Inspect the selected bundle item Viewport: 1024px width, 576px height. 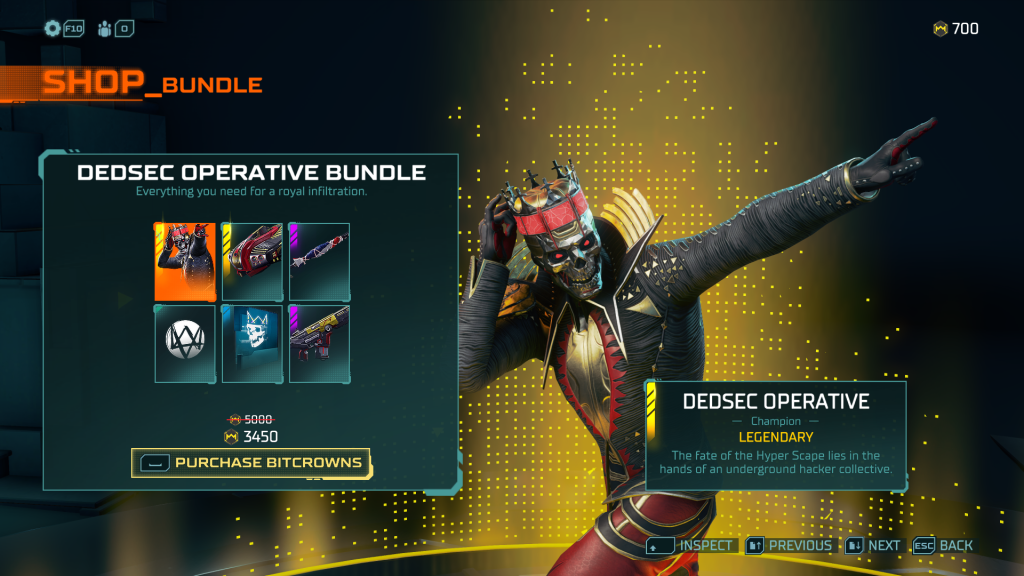point(692,546)
